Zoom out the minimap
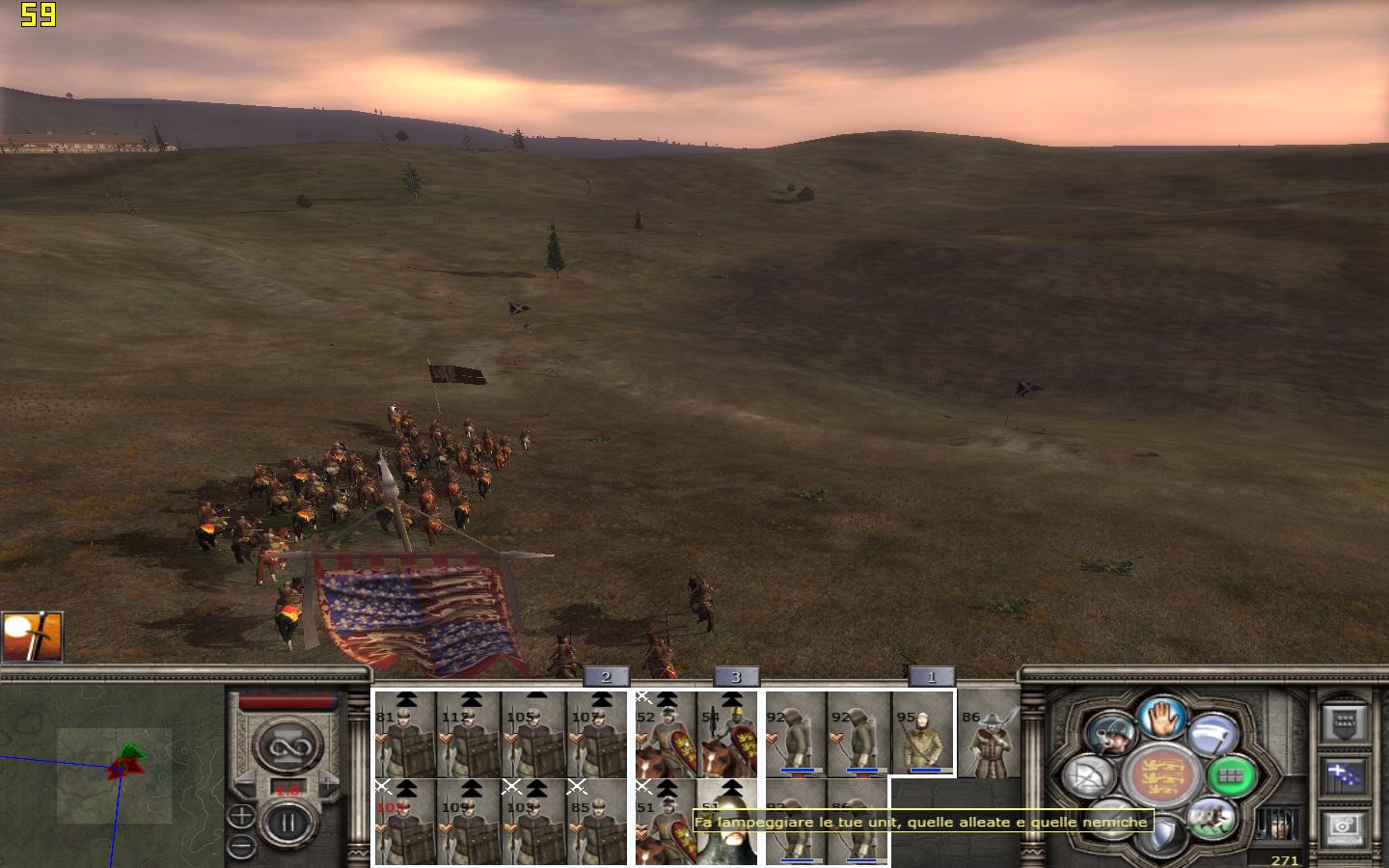This screenshot has height=868, width=1389. (x=241, y=846)
